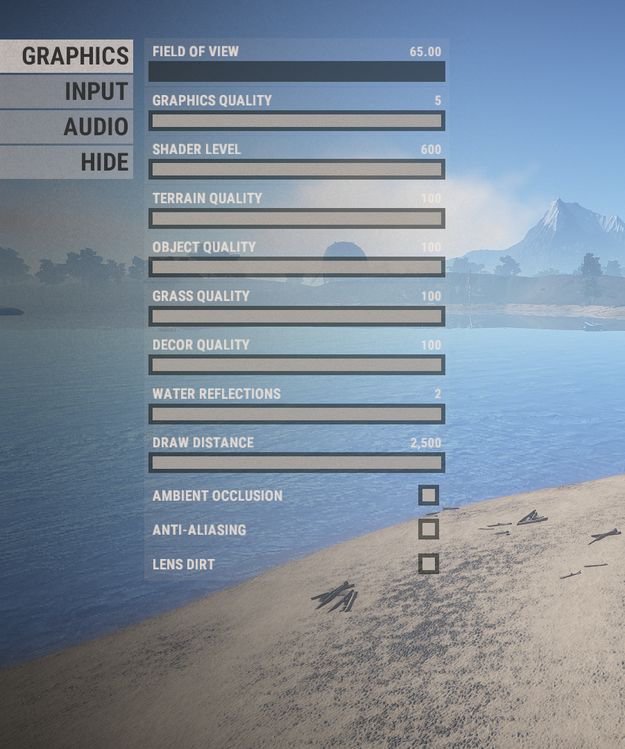Tick the Lens Dirt checkbox
This screenshot has height=749, width=625.
(428, 564)
